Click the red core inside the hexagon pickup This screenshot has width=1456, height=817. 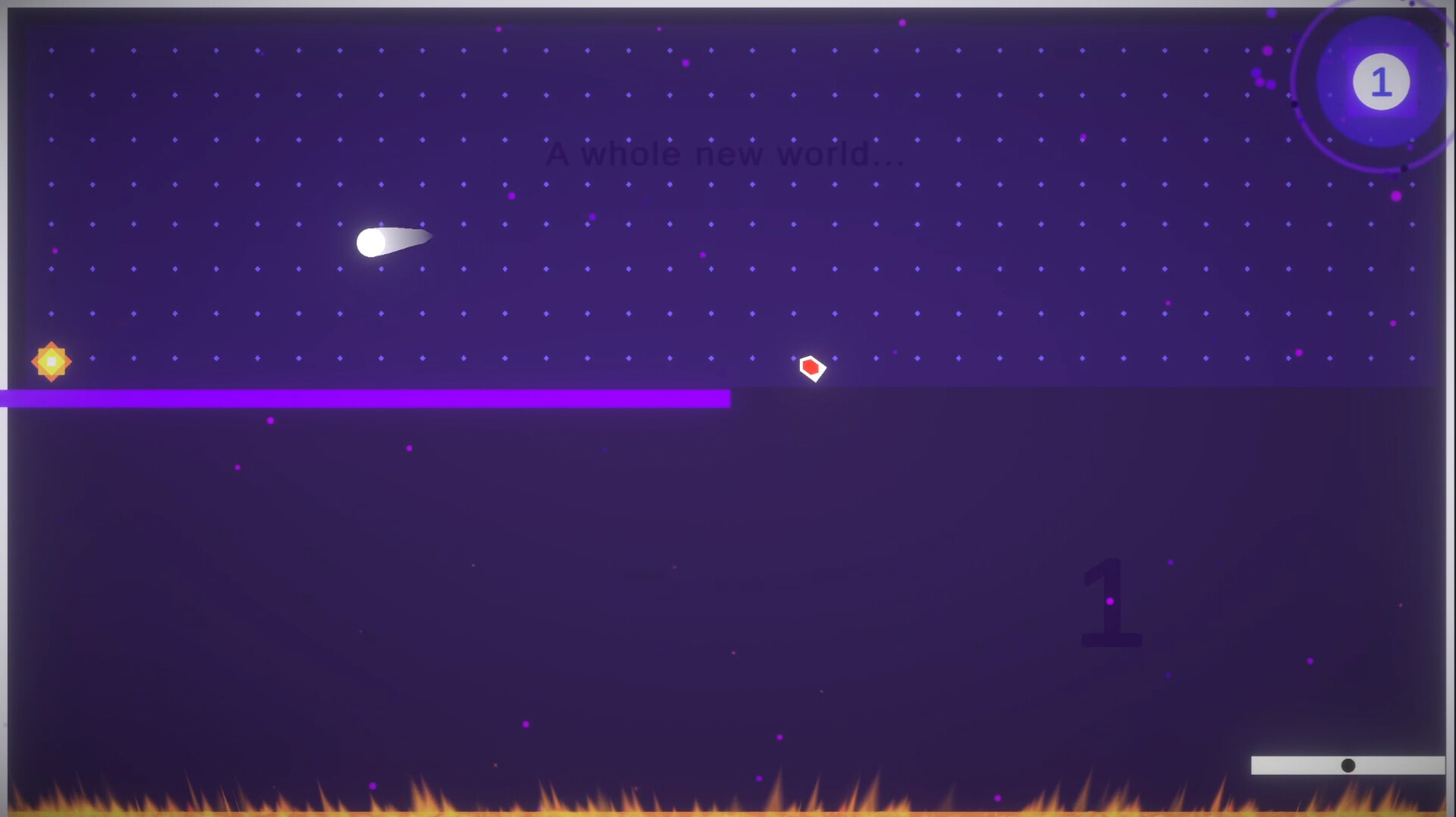pos(812,368)
